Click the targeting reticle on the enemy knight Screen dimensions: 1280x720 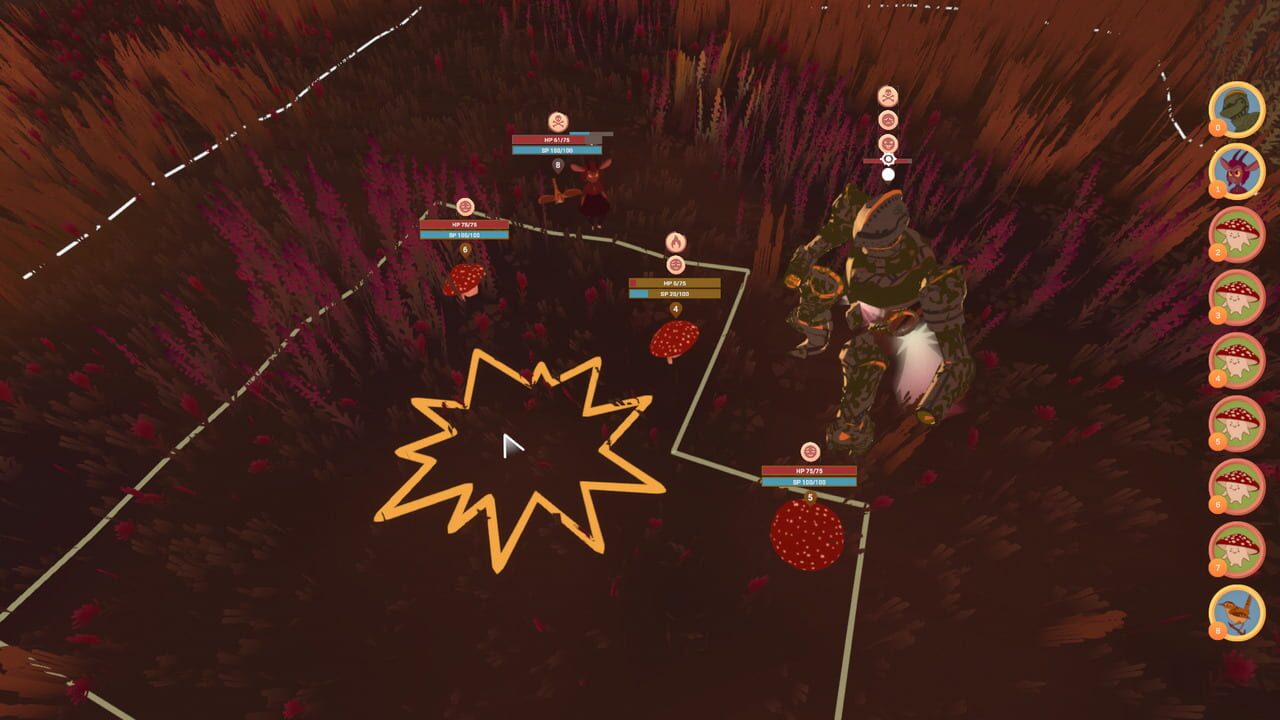tap(888, 158)
